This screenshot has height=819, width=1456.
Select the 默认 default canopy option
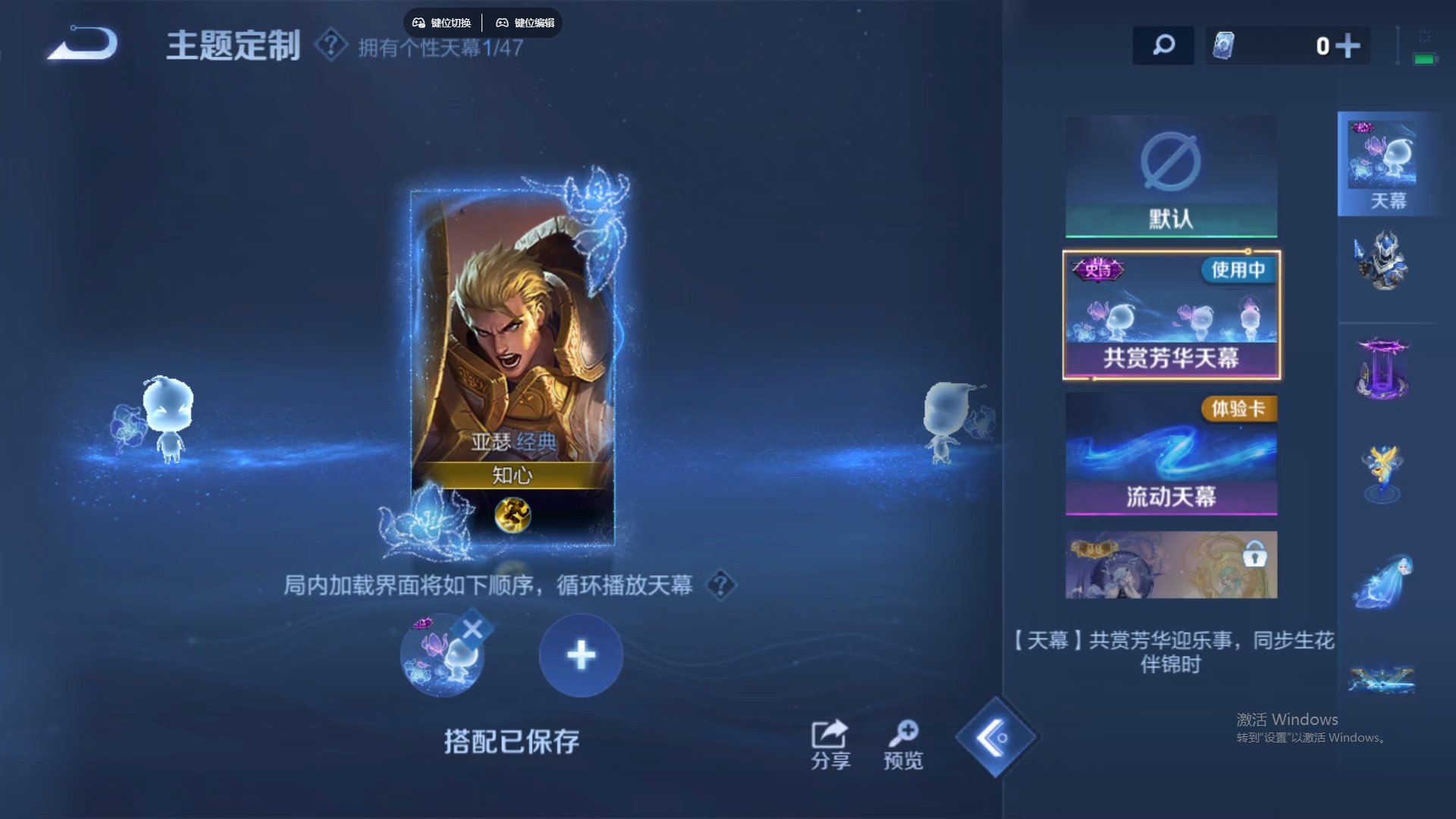[1170, 176]
